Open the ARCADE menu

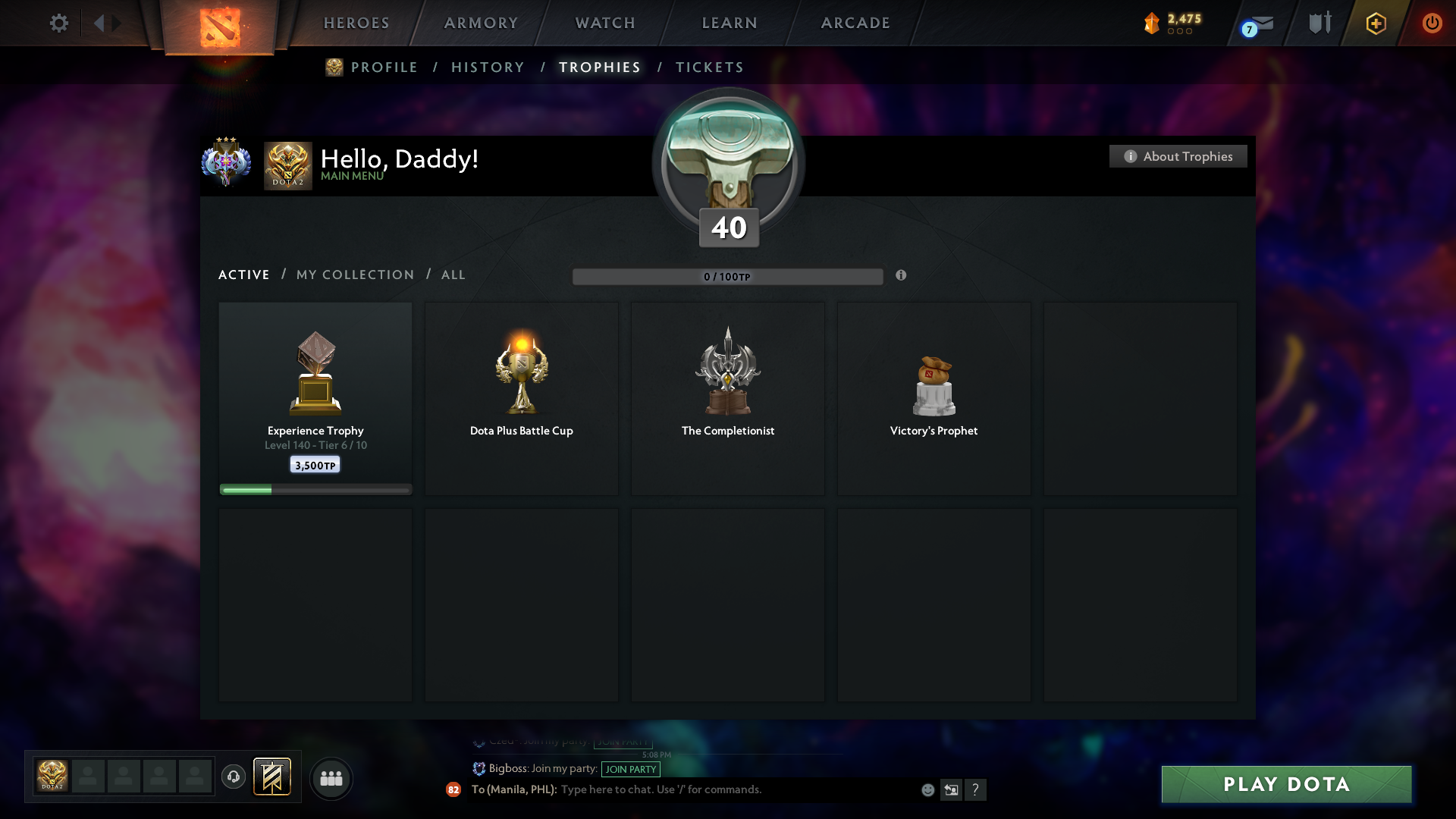tap(855, 23)
